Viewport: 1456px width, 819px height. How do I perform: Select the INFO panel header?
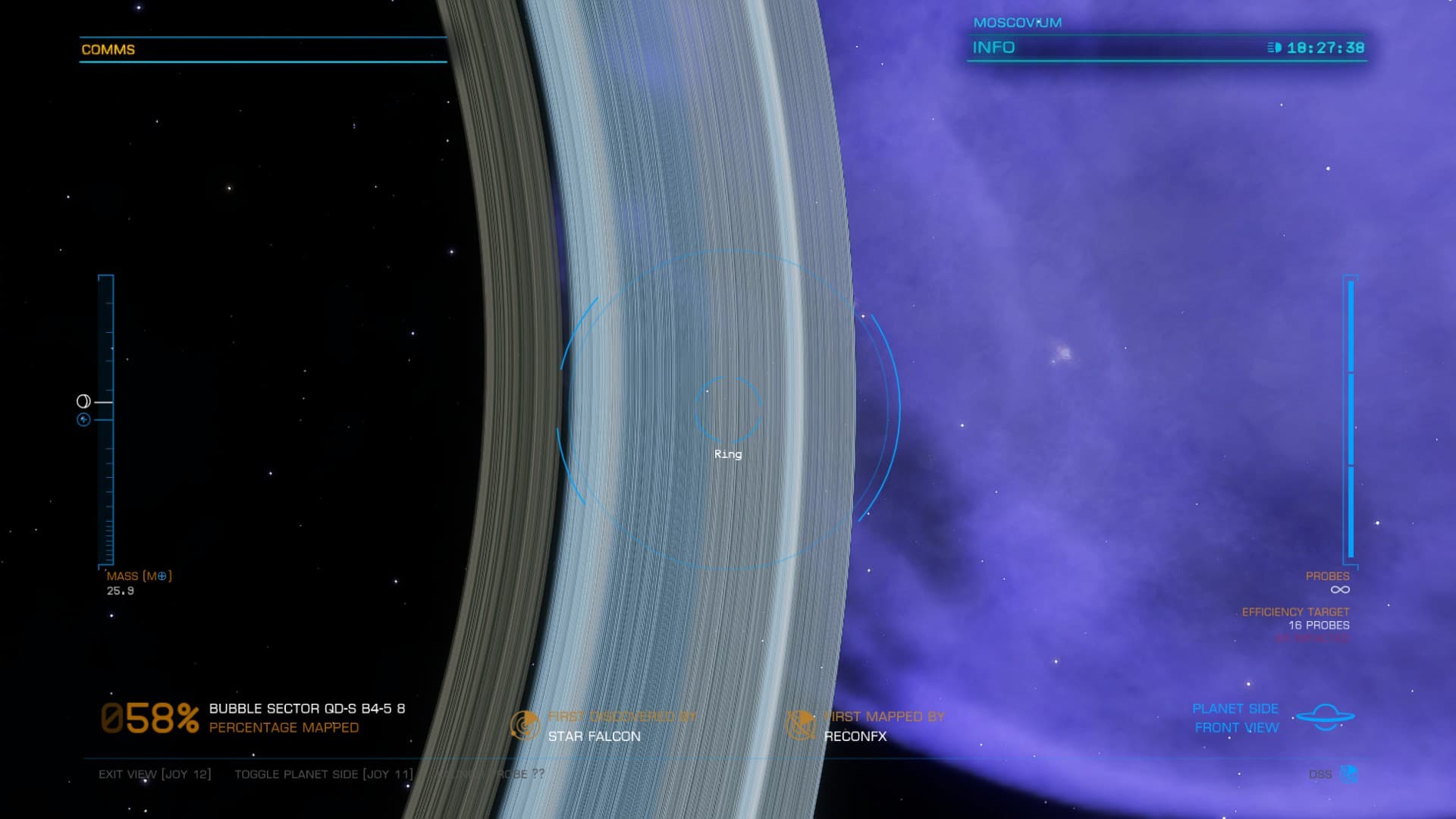point(993,48)
